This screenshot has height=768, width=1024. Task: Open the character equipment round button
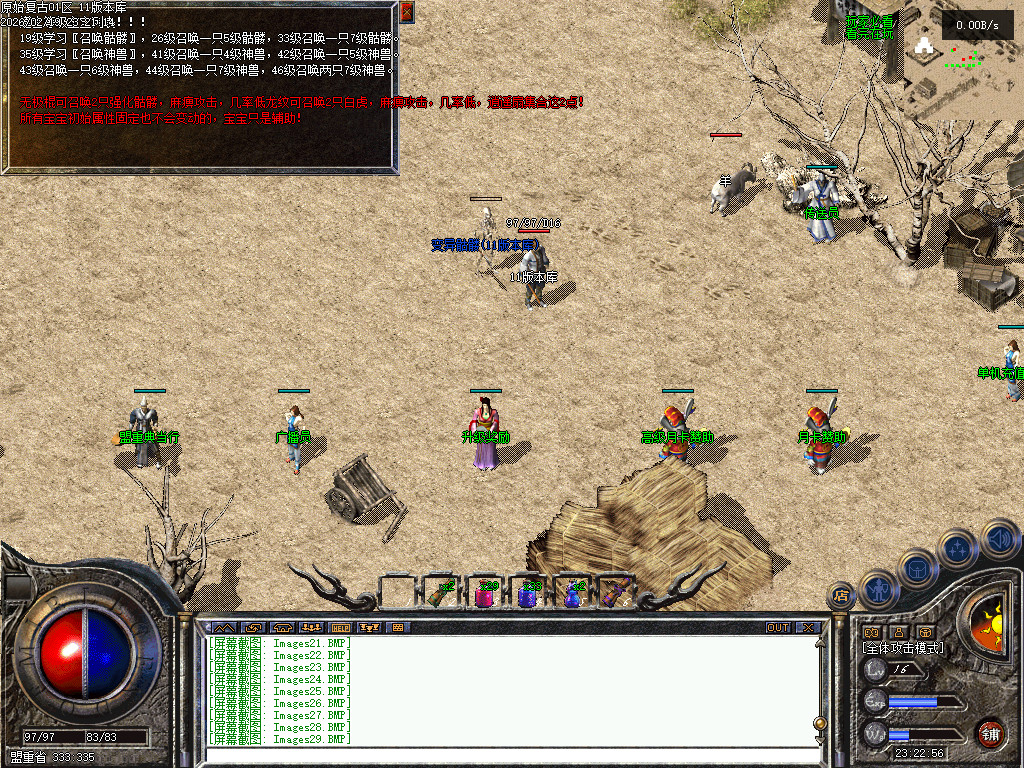878,588
